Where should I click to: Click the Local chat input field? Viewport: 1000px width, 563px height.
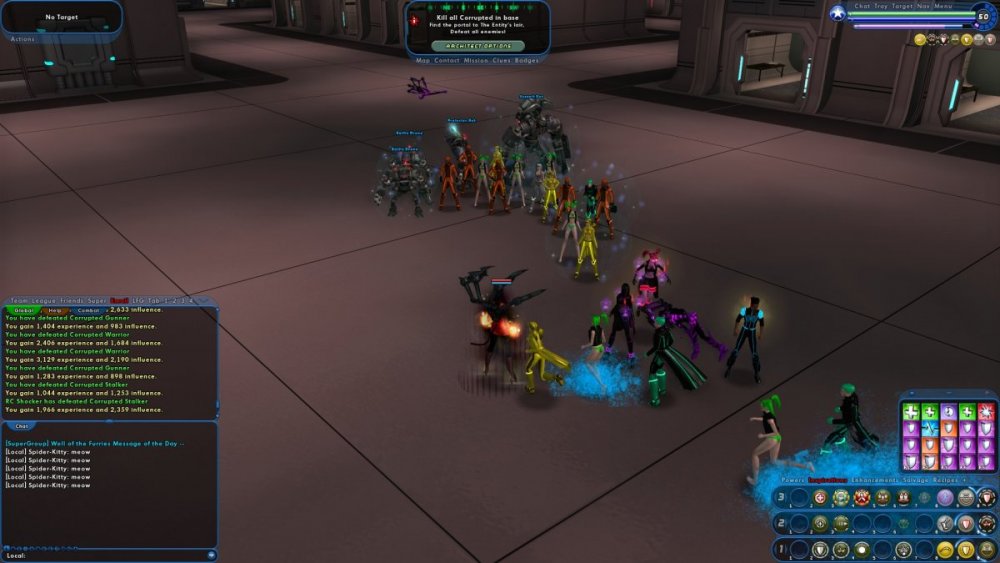[x=110, y=555]
